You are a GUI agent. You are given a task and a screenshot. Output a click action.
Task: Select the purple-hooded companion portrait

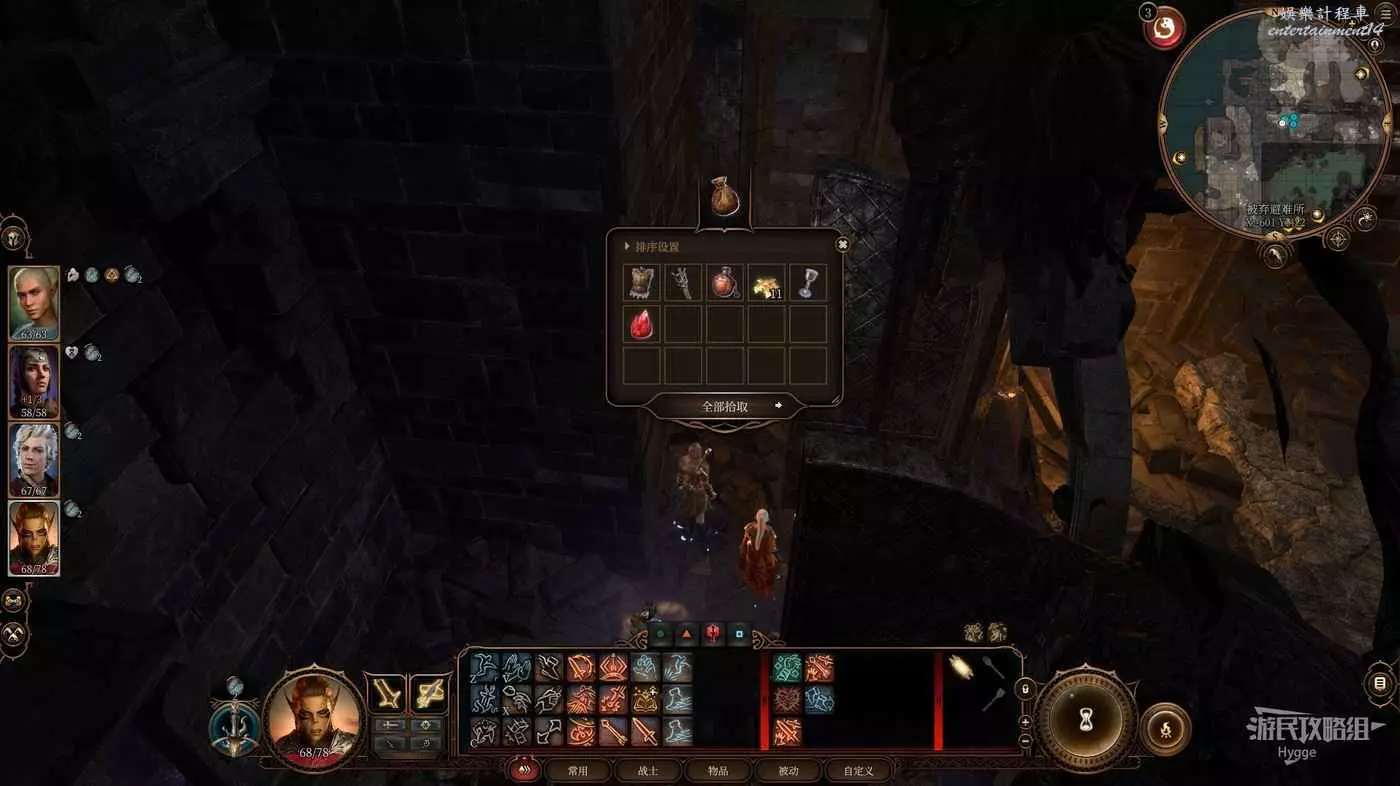tap(34, 381)
